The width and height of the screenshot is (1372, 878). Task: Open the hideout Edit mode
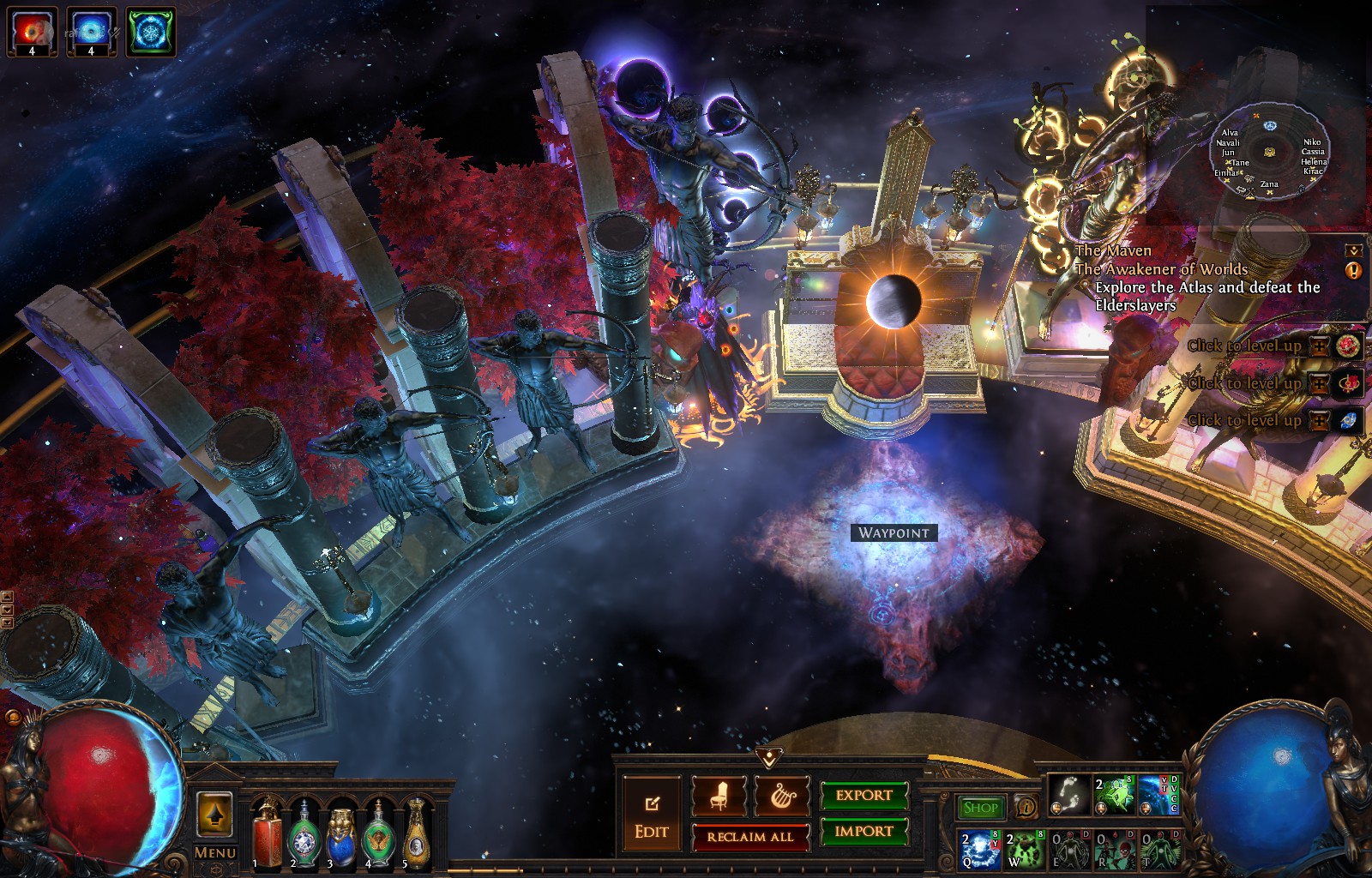[652, 816]
